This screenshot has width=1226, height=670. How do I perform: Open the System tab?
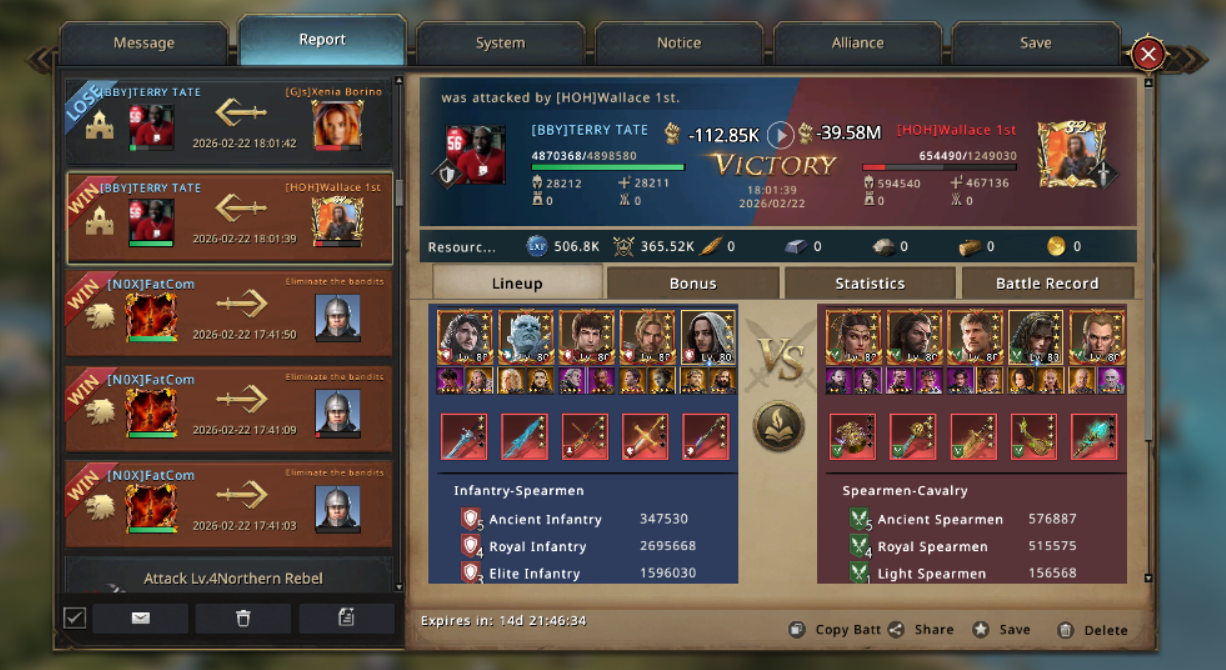pos(500,43)
